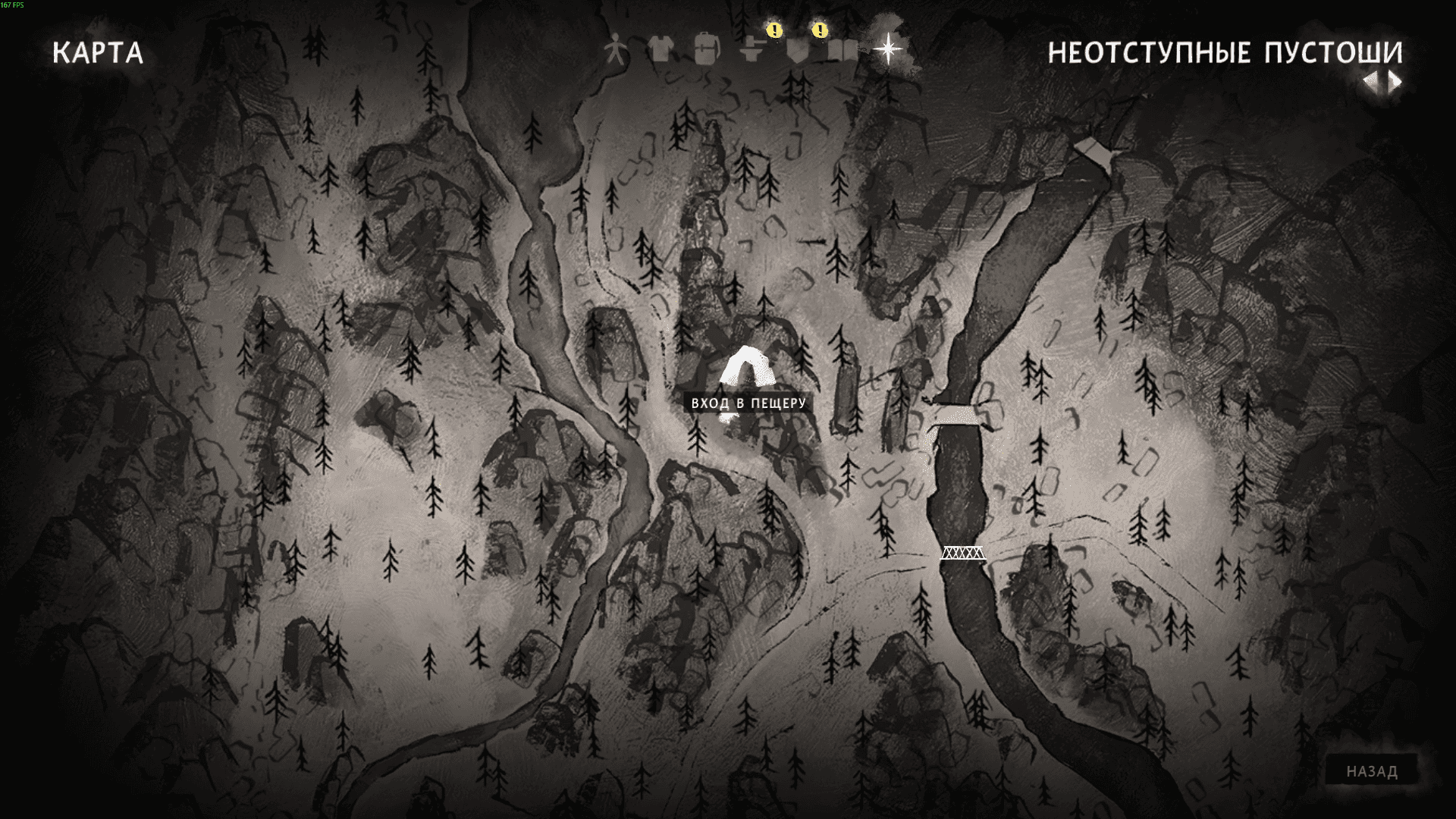Select the map tab with the compass star
The width and height of the screenshot is (1456, 819).
pos(887,49)
